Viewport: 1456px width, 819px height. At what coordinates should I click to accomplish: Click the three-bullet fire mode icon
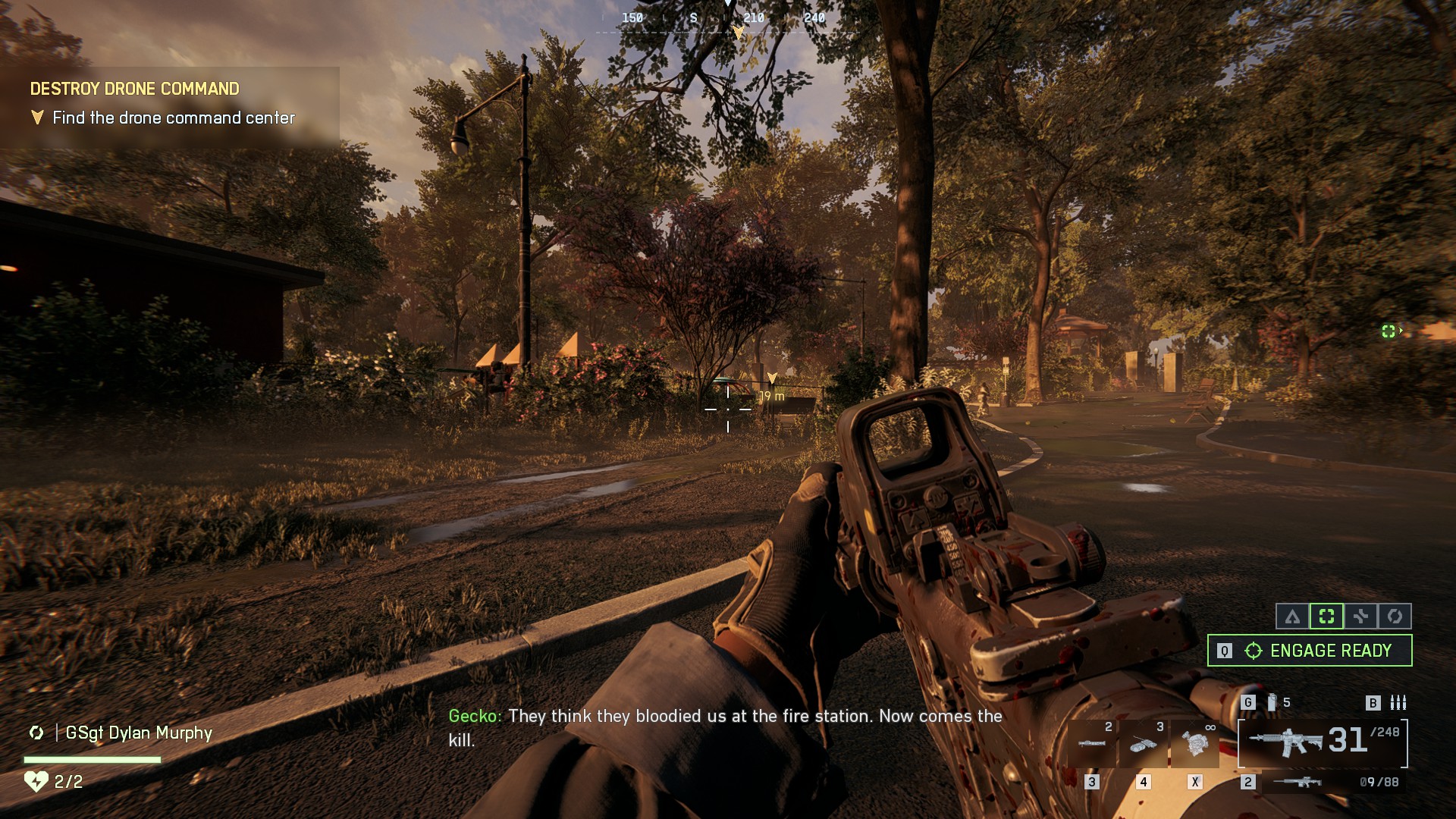coord(1398,703)
